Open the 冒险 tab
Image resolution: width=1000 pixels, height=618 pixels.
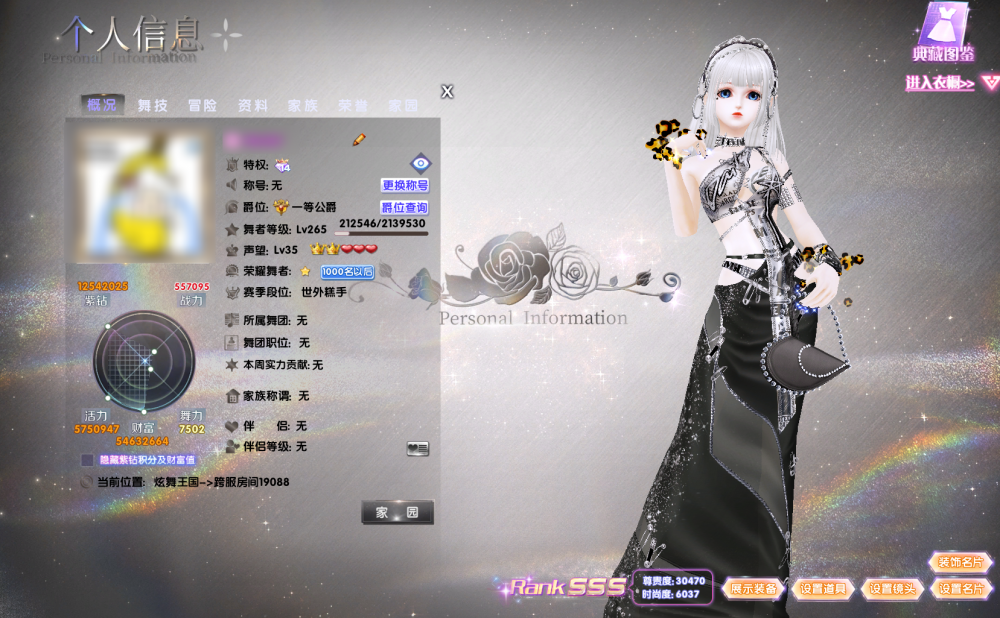pos(202,105)
